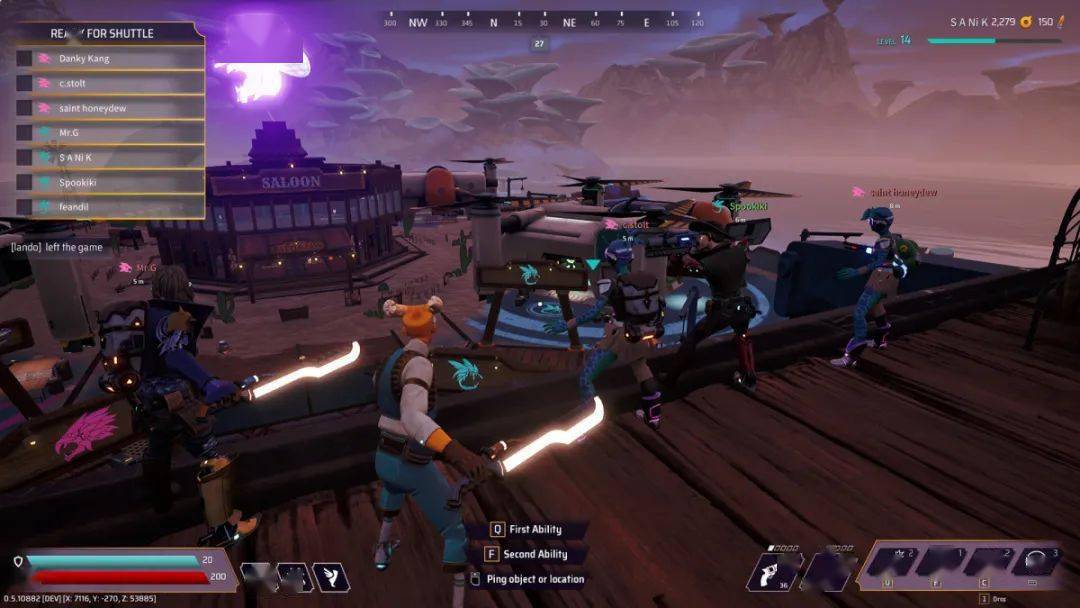Select the revolver weapon slot
The height and width of the screenshot is (608, 1080).
click(x=774, y=572)
